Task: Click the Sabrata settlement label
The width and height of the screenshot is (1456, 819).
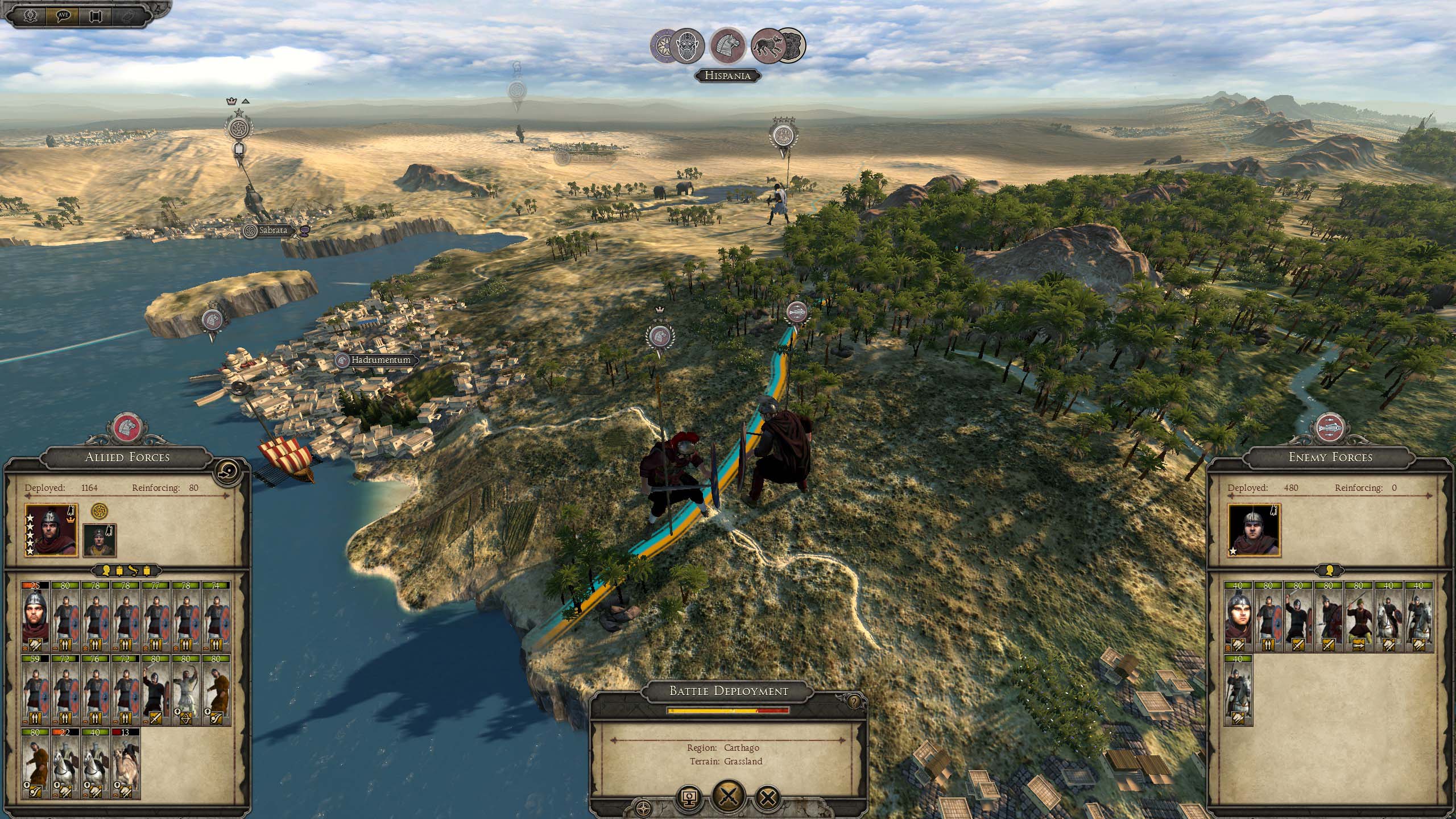Action: point(272,230)
